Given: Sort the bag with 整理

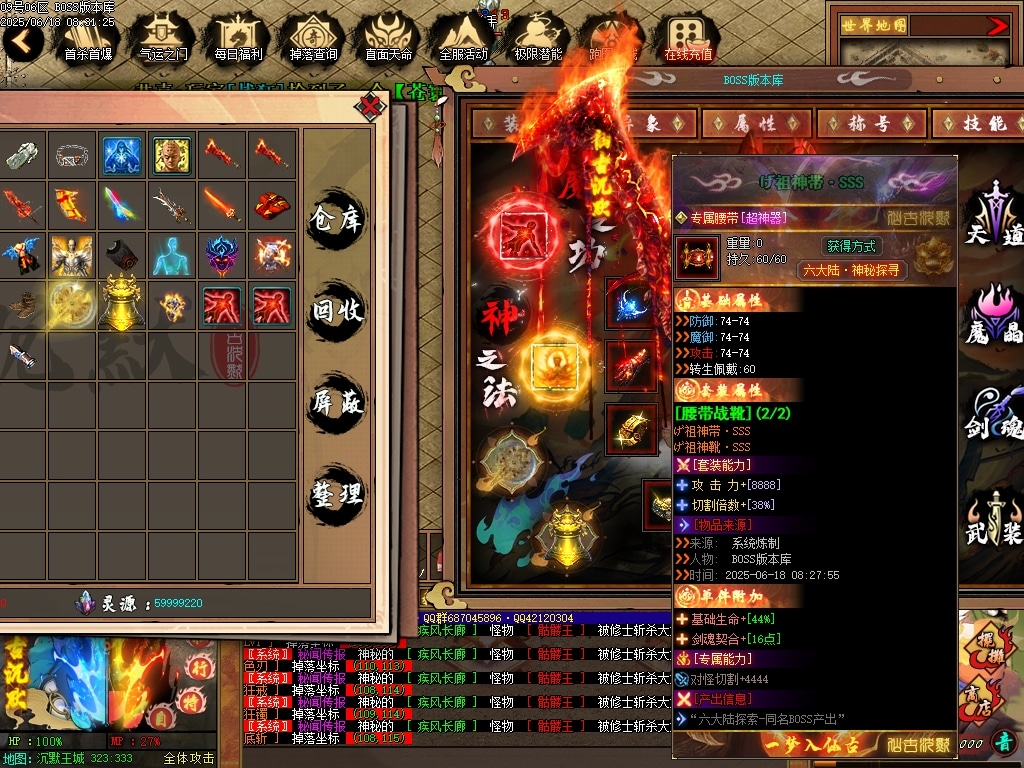Looking at the screenshot, I should point(336,494).
